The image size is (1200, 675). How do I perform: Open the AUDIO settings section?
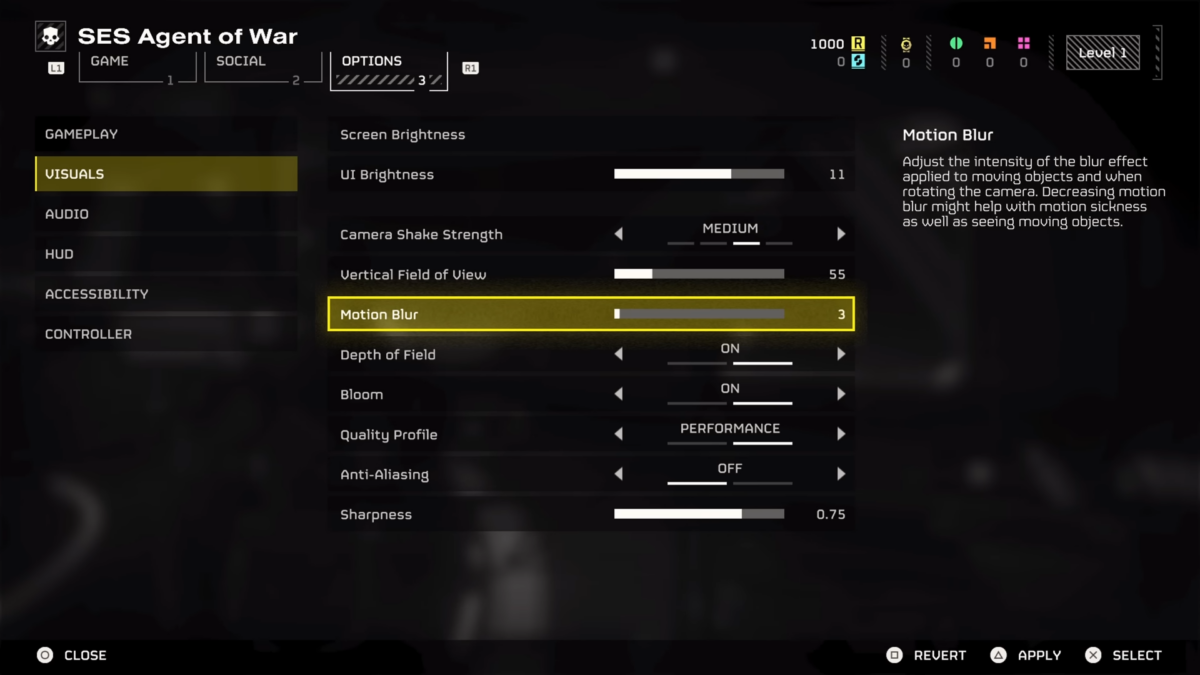pos(166,214)
